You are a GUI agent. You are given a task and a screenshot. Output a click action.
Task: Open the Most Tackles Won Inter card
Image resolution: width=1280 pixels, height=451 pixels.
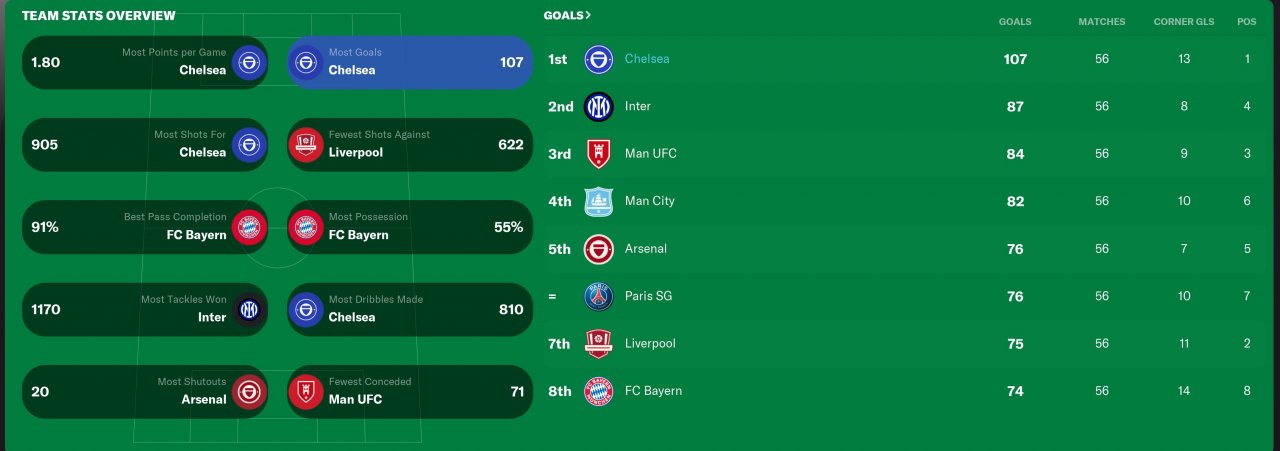144,310
